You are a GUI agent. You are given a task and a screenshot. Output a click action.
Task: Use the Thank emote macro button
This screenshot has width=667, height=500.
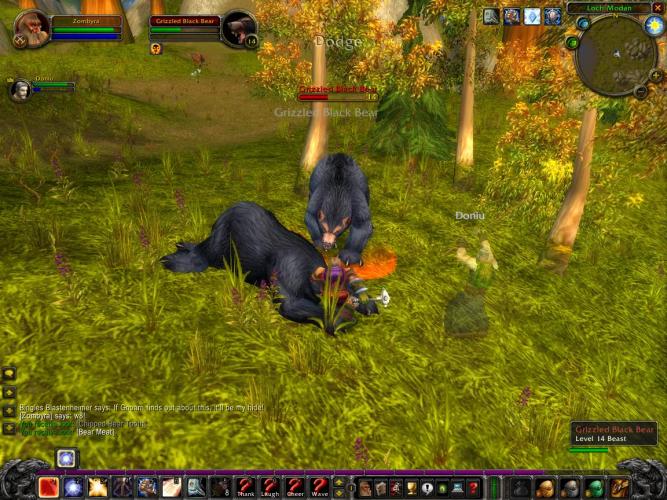pos(246,487)
